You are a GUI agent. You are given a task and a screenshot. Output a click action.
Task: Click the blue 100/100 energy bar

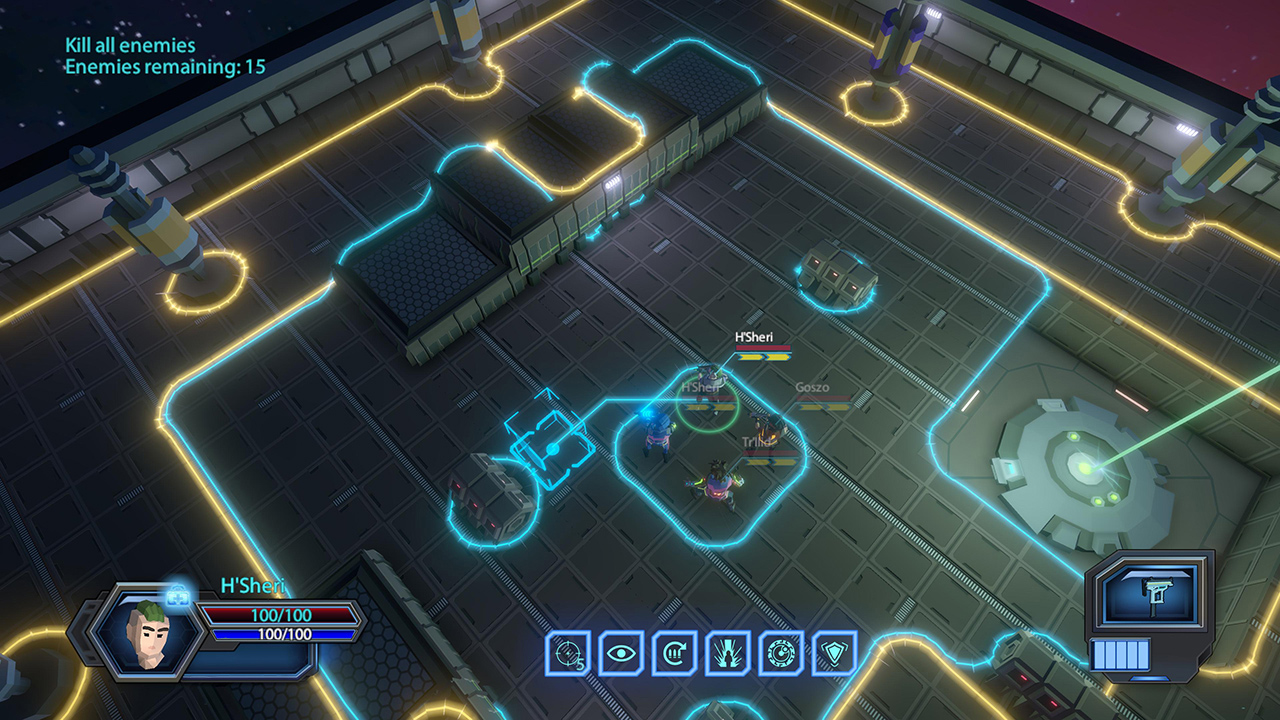[x=272, y=633]
